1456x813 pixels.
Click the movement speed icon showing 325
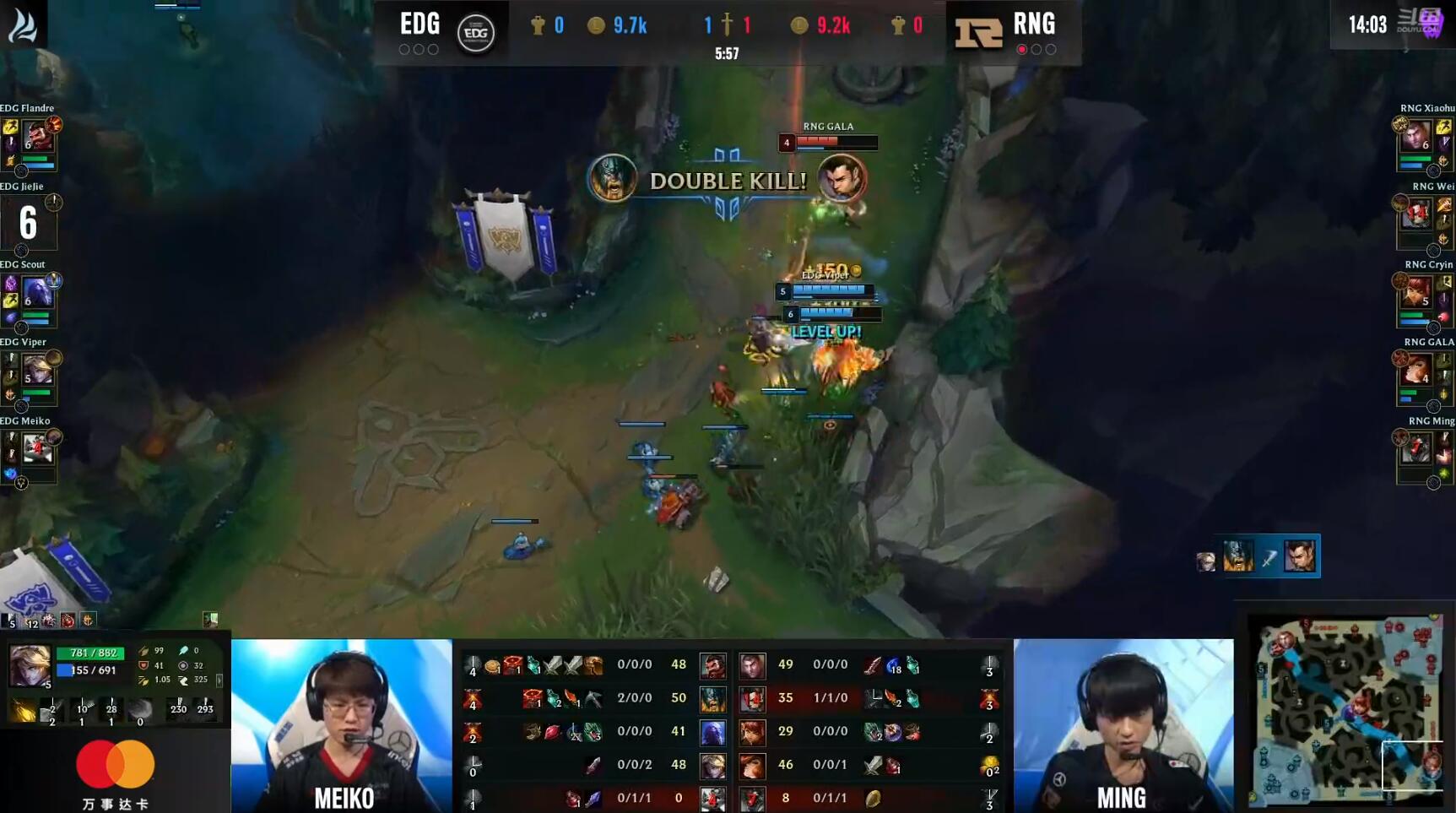click(184, 680)
